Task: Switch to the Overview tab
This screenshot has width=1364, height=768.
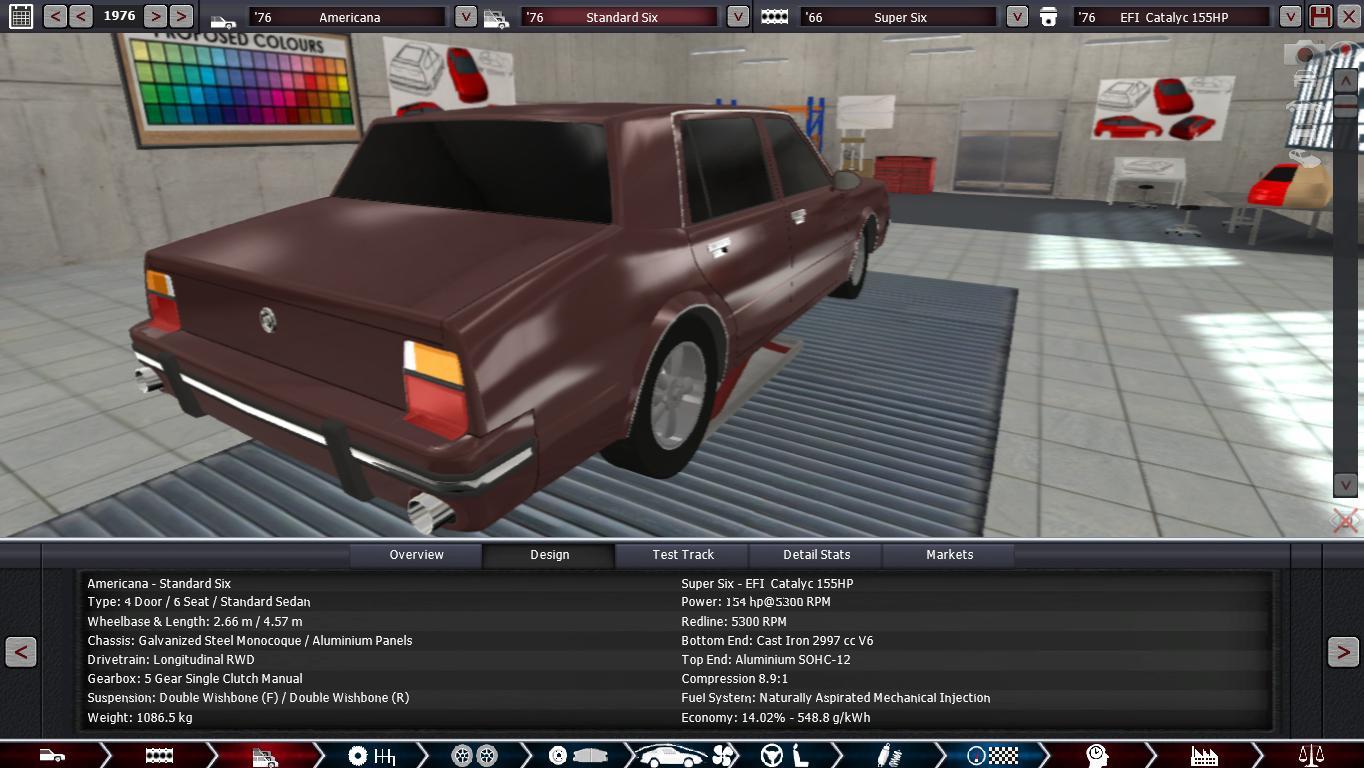Action: [416, 555]
